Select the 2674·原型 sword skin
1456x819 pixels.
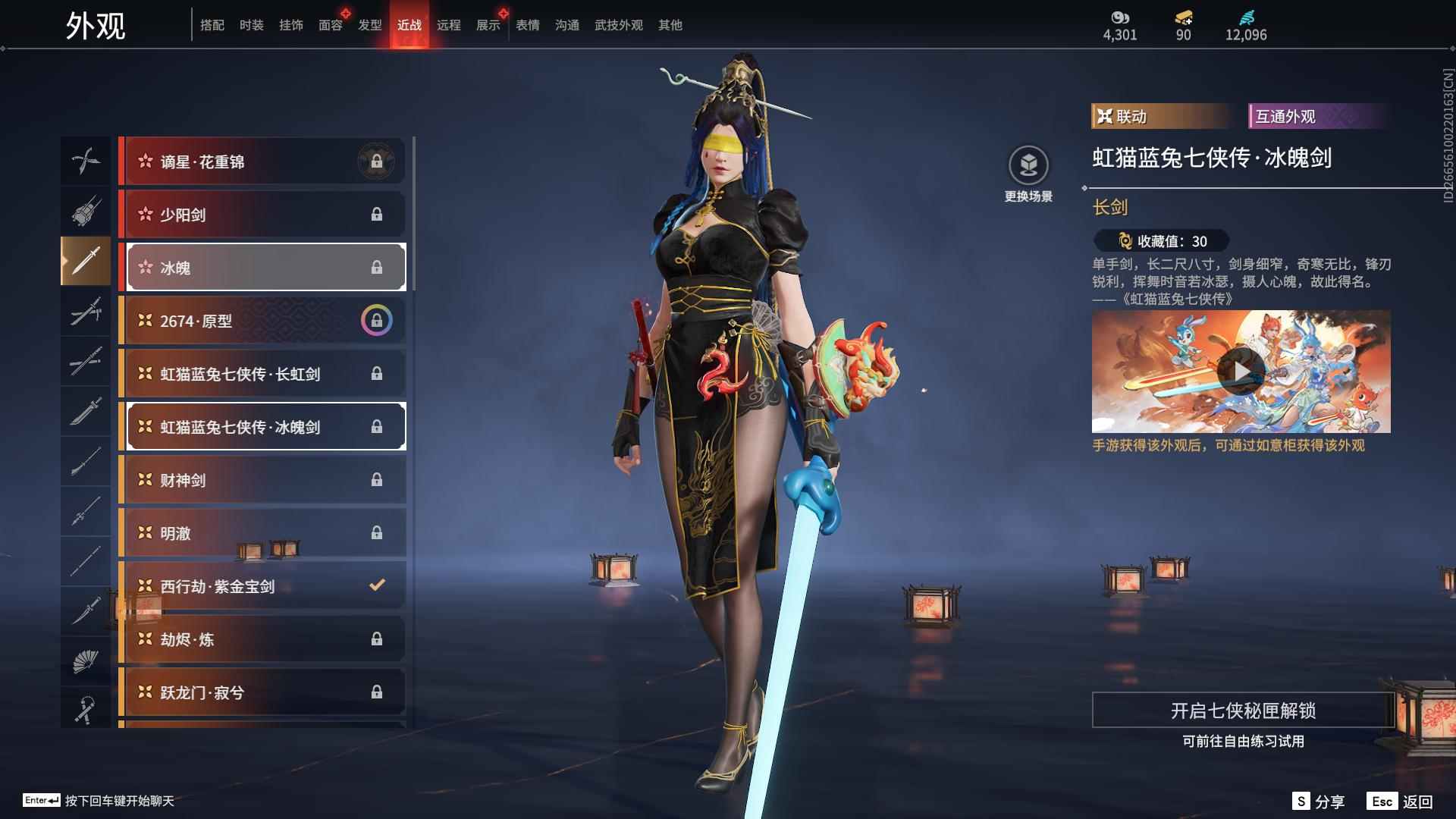click(263, 321)
